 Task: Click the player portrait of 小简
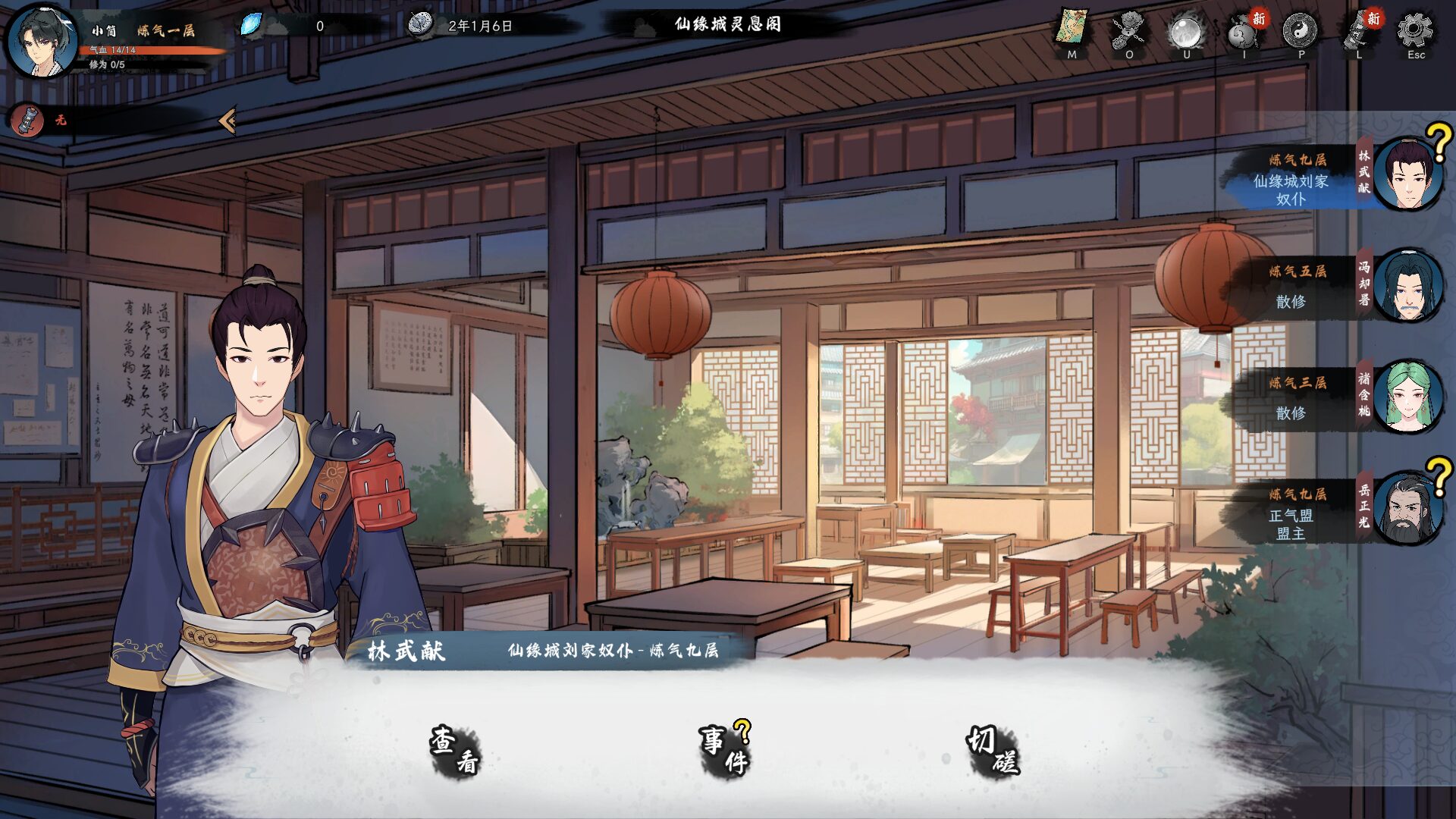[x=42, y=39]
